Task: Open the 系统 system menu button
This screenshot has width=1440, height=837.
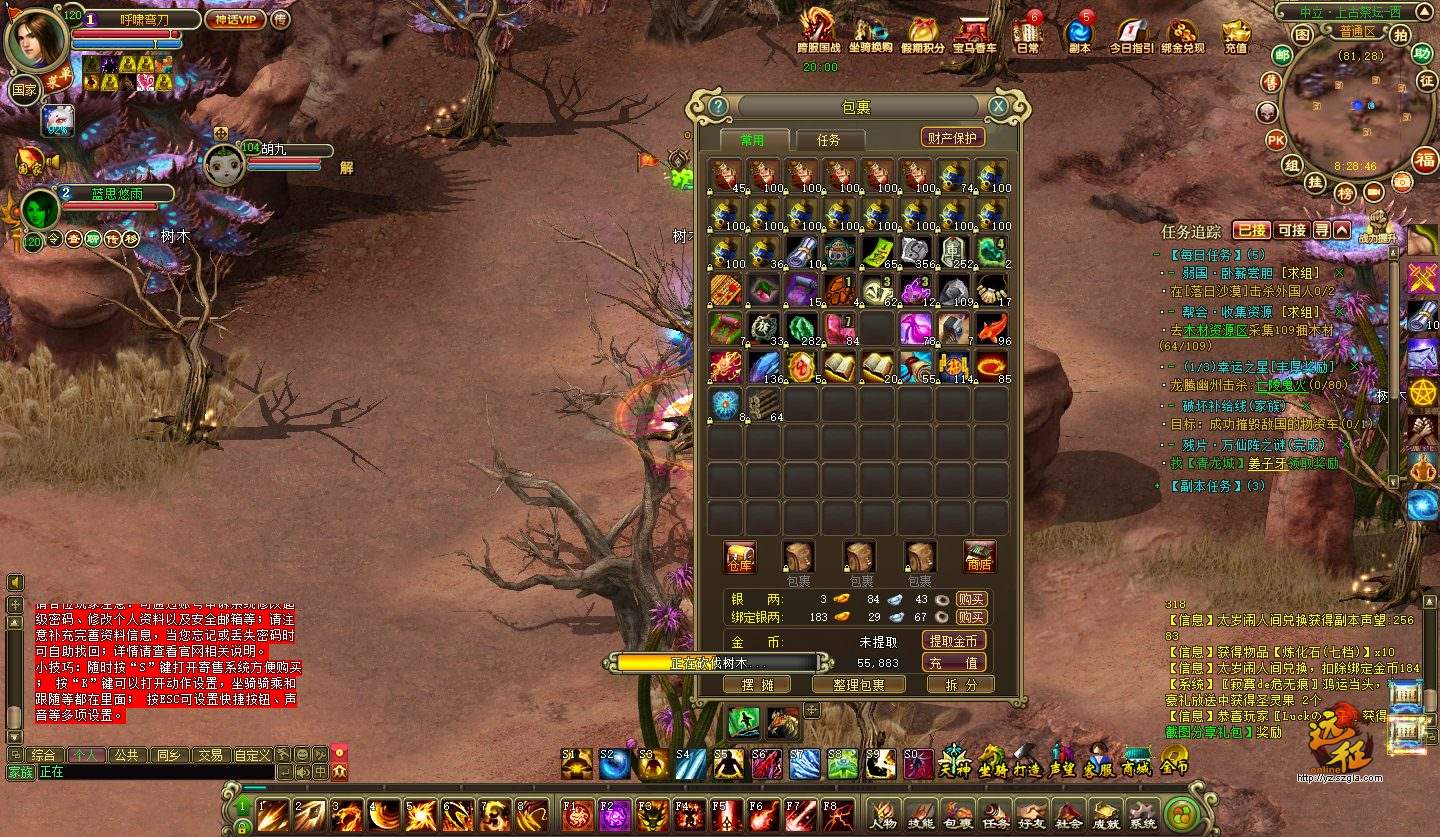Action: click(x=1142, y=815)
